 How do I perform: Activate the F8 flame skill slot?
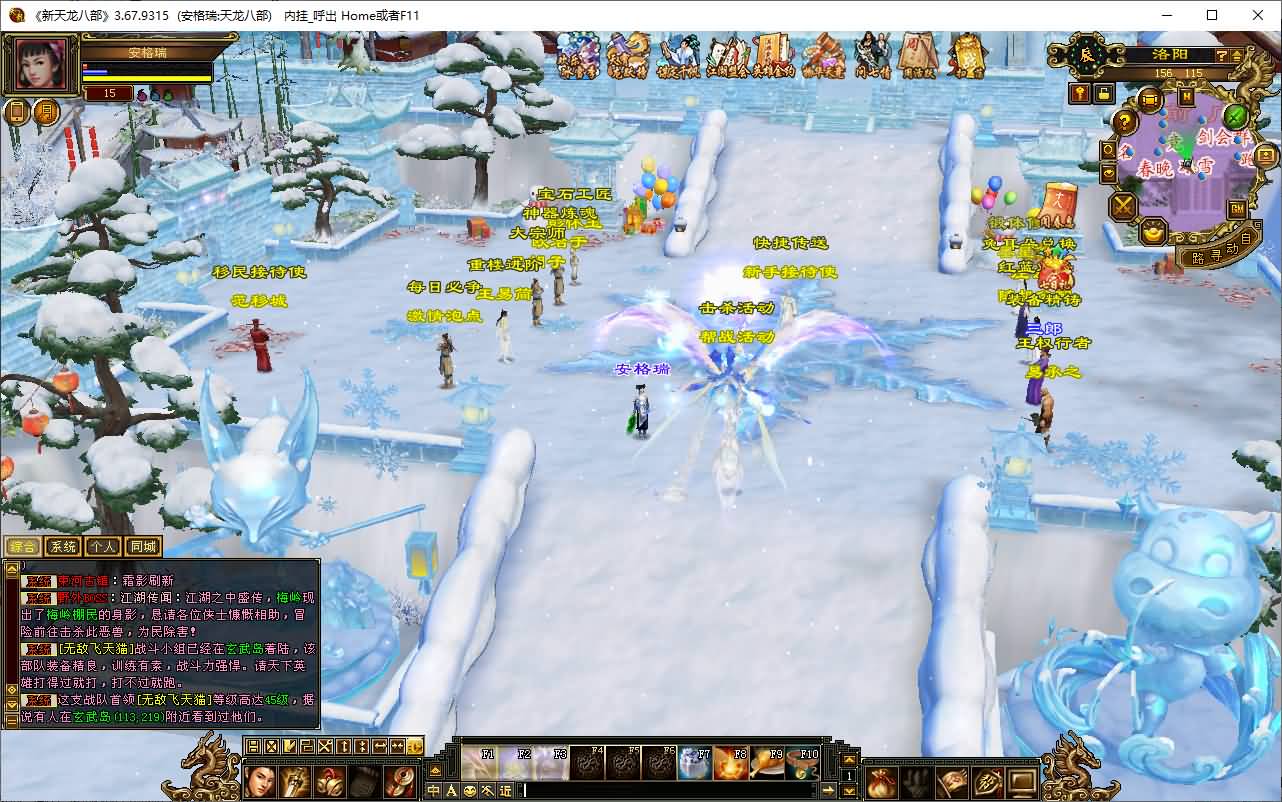[x=731, y=763]
